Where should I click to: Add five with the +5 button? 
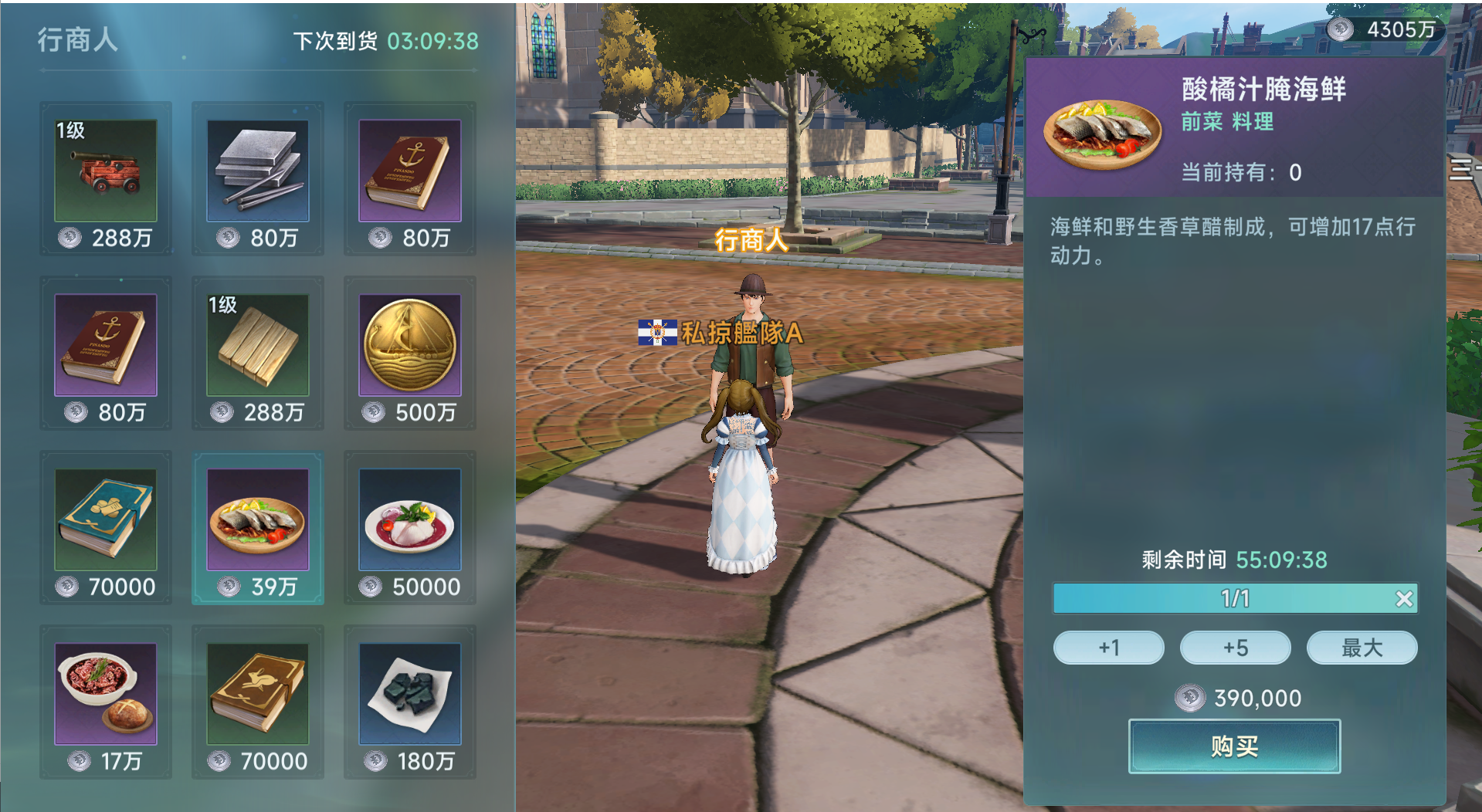(x=1236, y=648)
